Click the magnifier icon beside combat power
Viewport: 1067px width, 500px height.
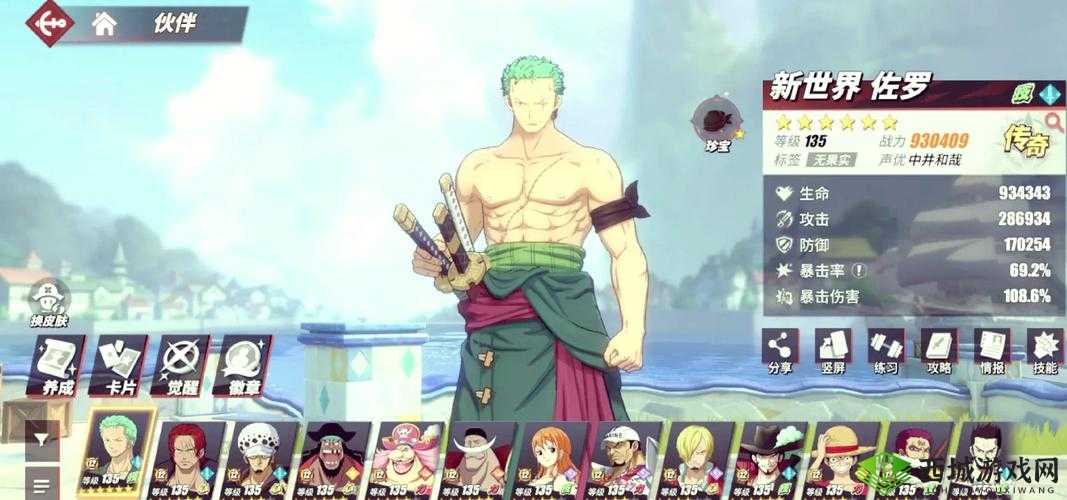pyautogui.click(x=1052, y=123)
